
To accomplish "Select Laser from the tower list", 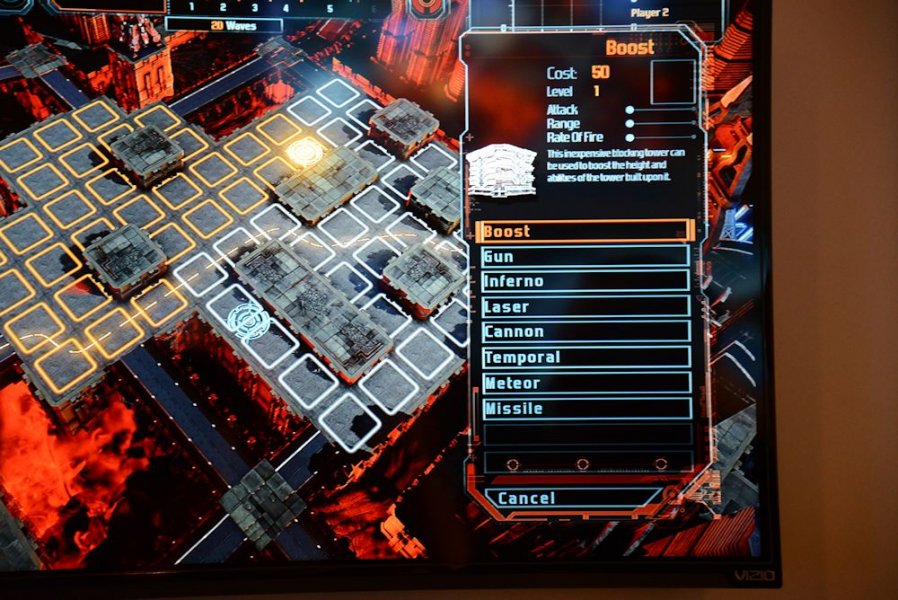I will pos(585,307).
